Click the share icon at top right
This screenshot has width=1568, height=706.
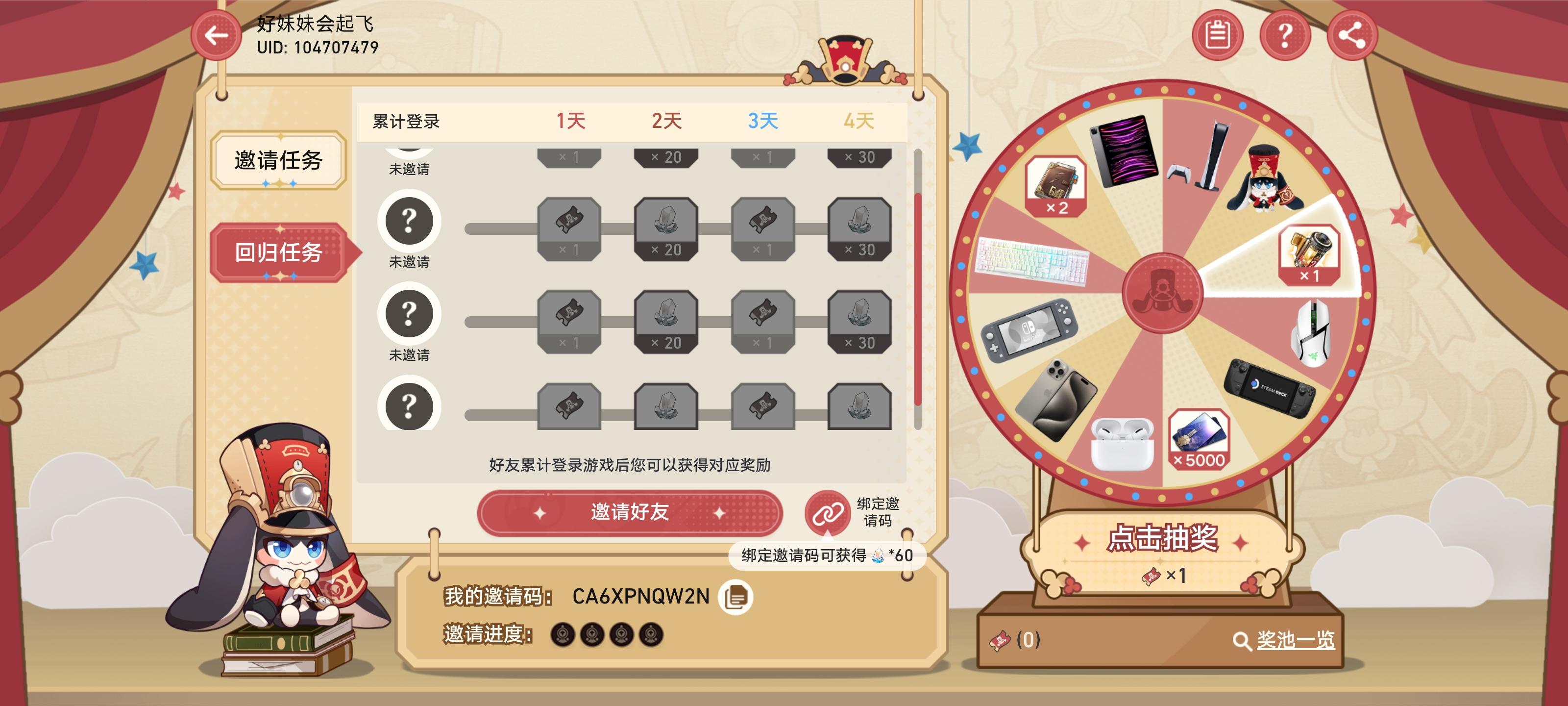[x=1351, y=35]
